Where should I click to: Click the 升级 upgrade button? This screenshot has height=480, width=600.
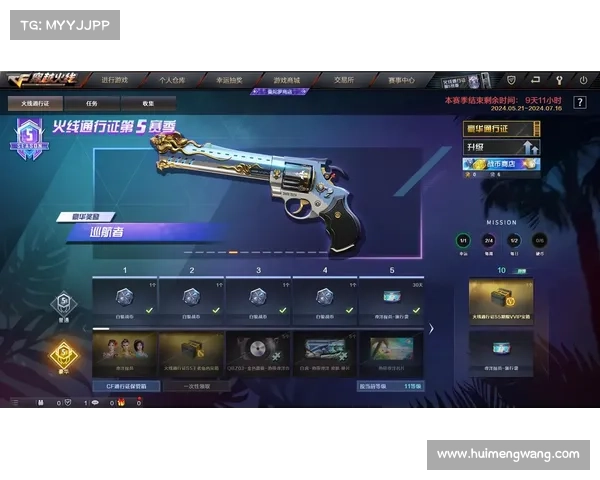(x=502, y=147)
